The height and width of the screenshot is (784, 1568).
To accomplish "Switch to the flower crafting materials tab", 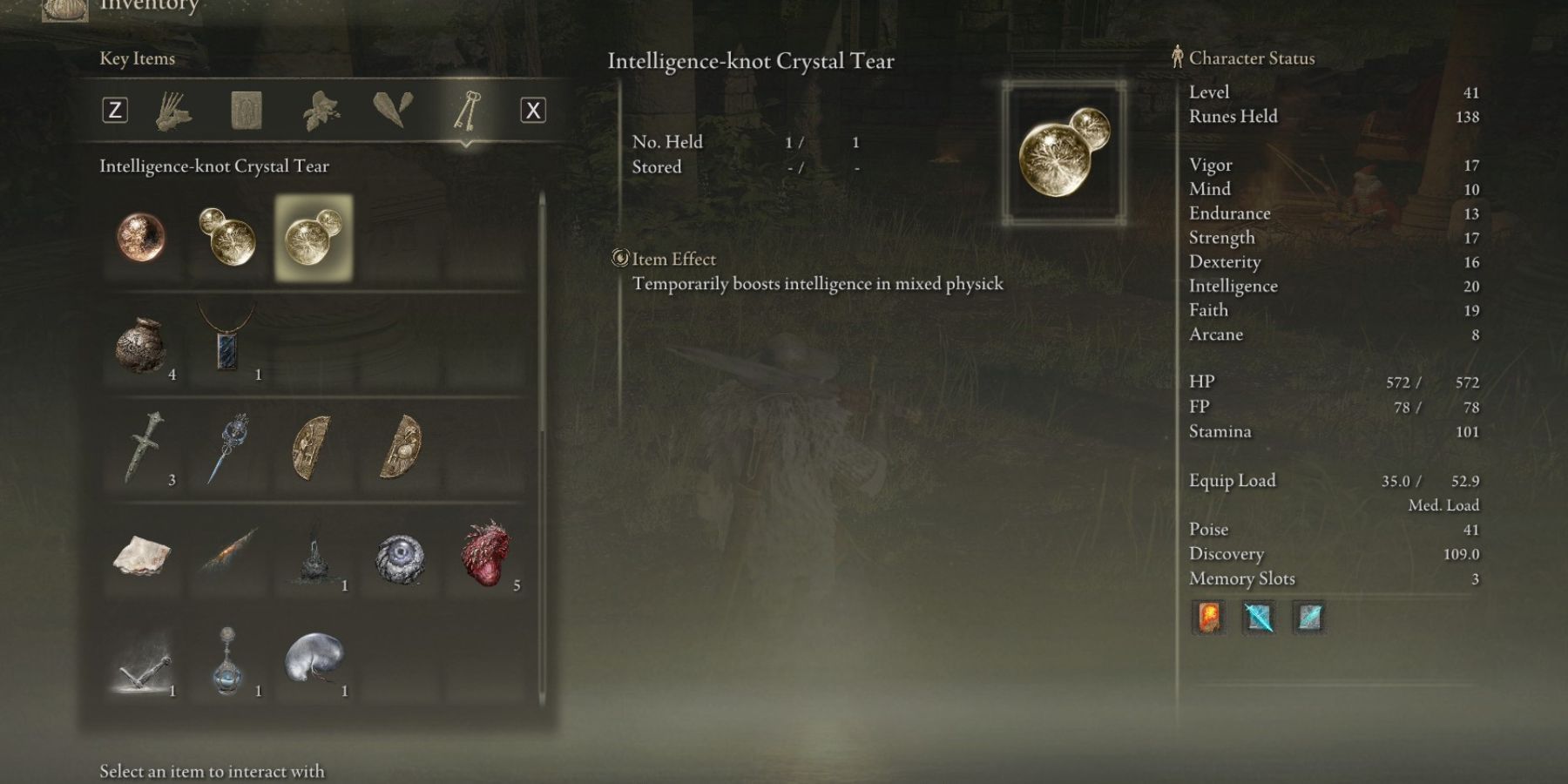I will 320,111.
